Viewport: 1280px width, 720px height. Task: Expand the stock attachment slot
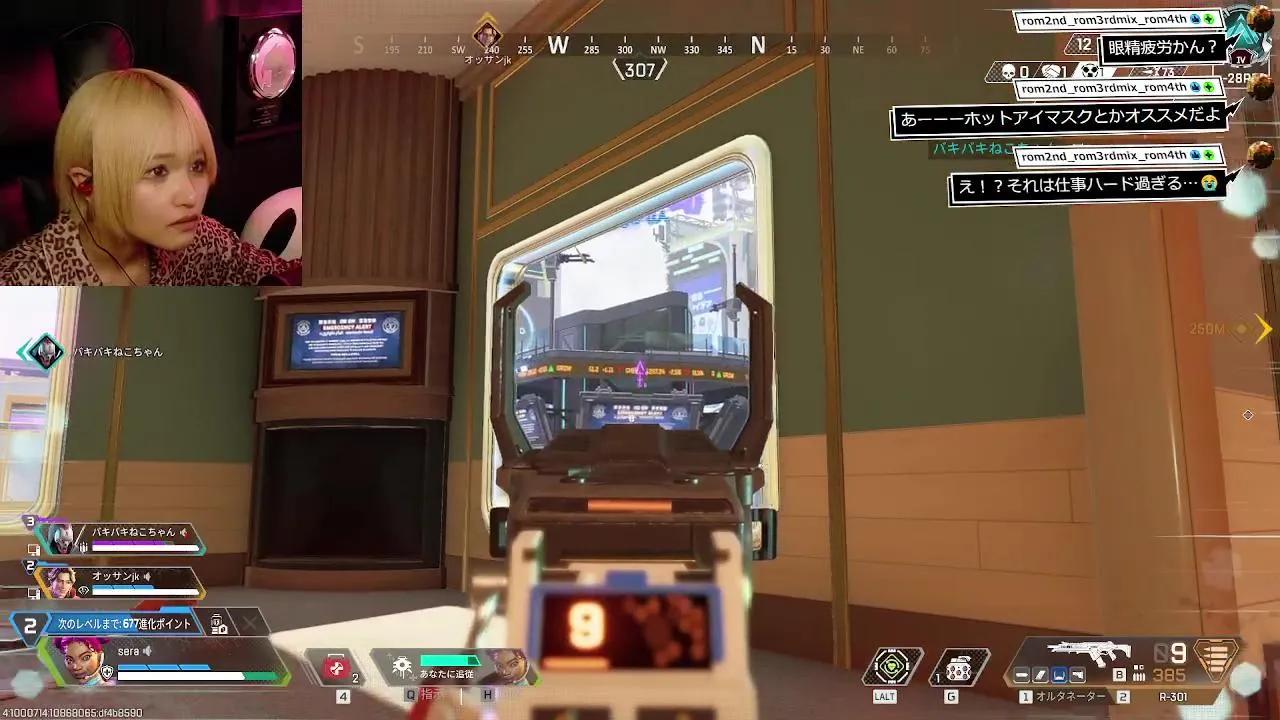coord(1057,674)
